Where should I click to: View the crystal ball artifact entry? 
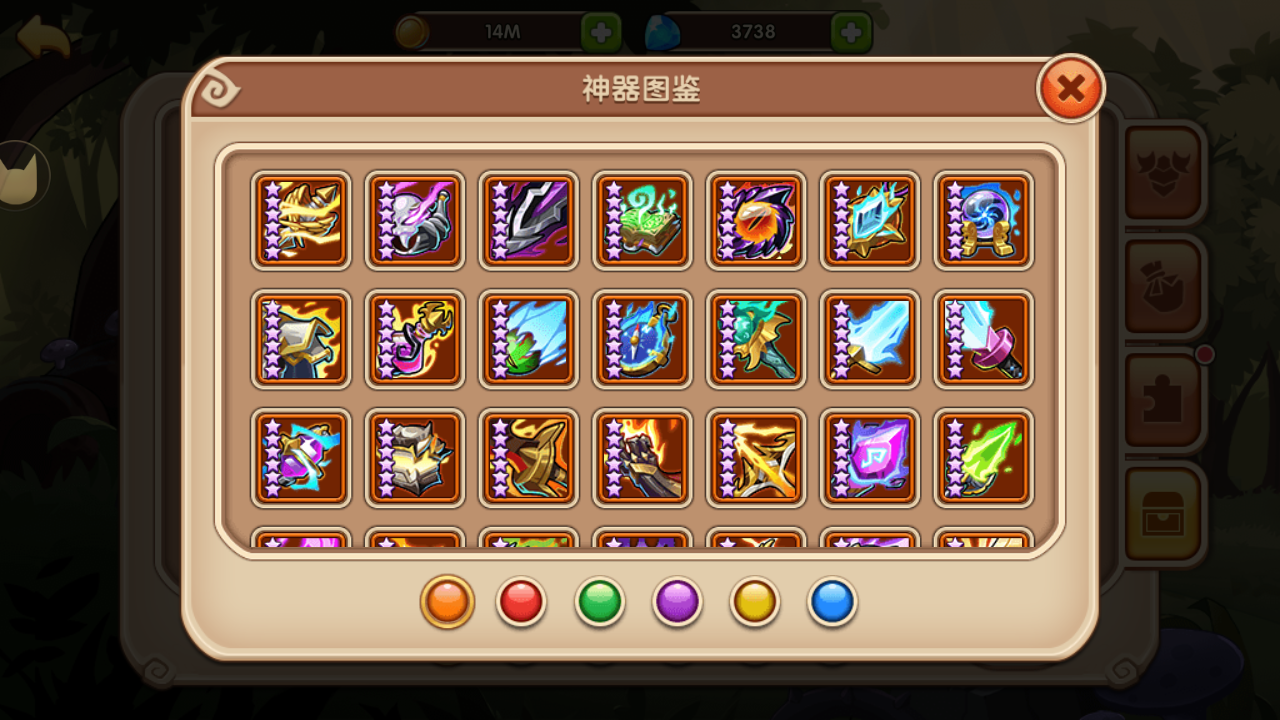[985, 220]
